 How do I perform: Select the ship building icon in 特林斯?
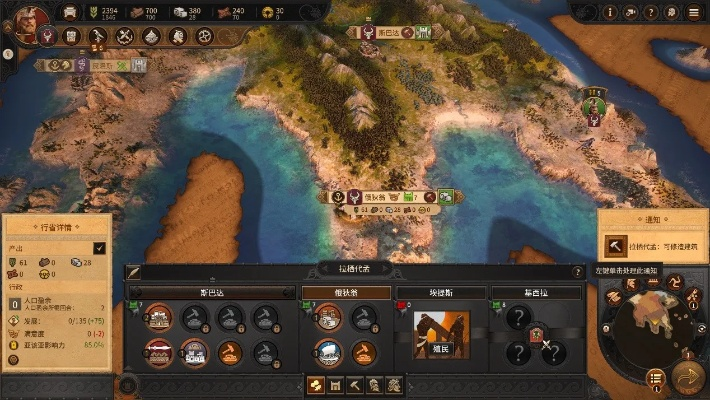tap(329, 350)
